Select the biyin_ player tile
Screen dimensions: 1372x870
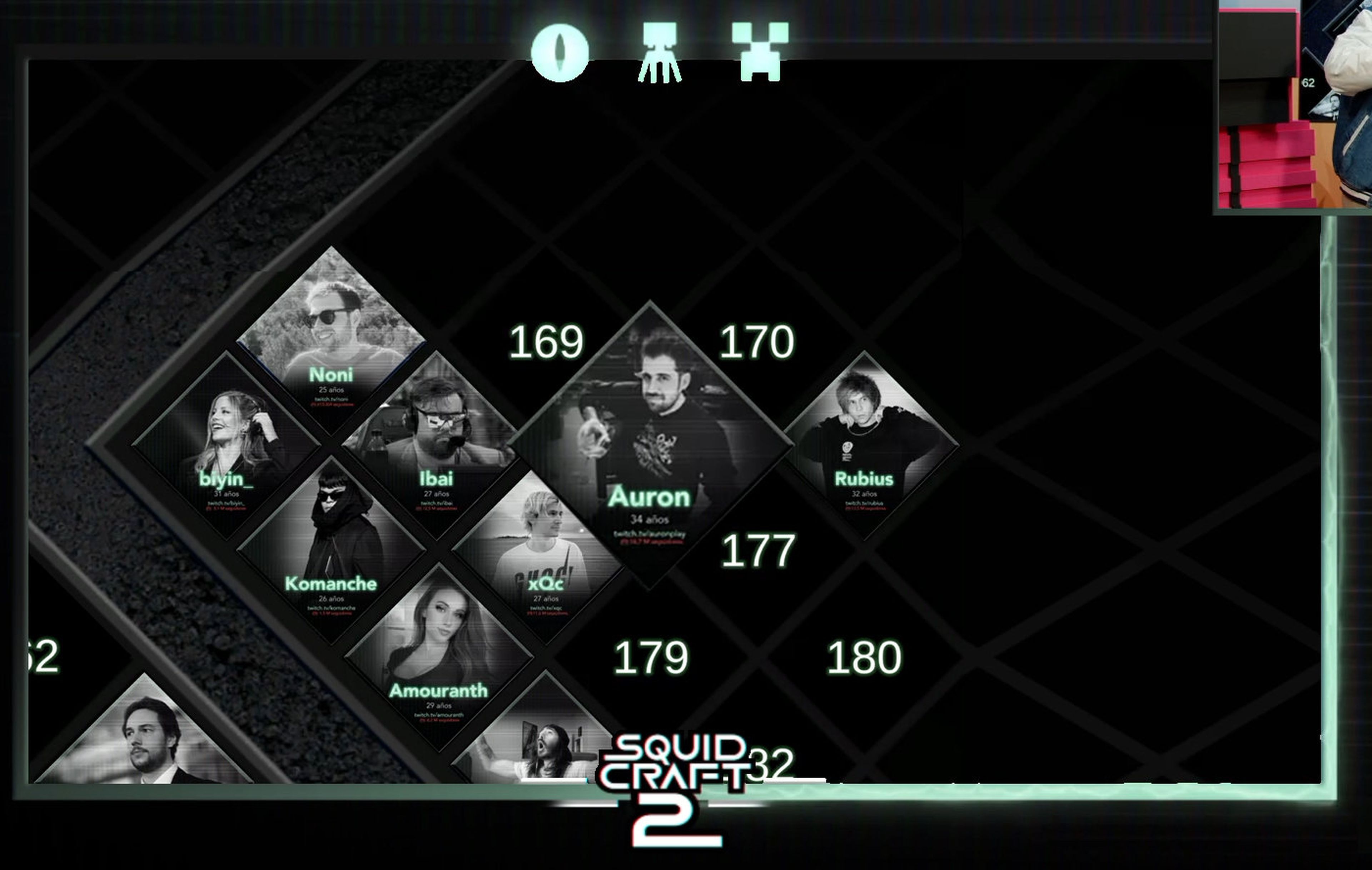pyautogui.click(x=226, y=444)
